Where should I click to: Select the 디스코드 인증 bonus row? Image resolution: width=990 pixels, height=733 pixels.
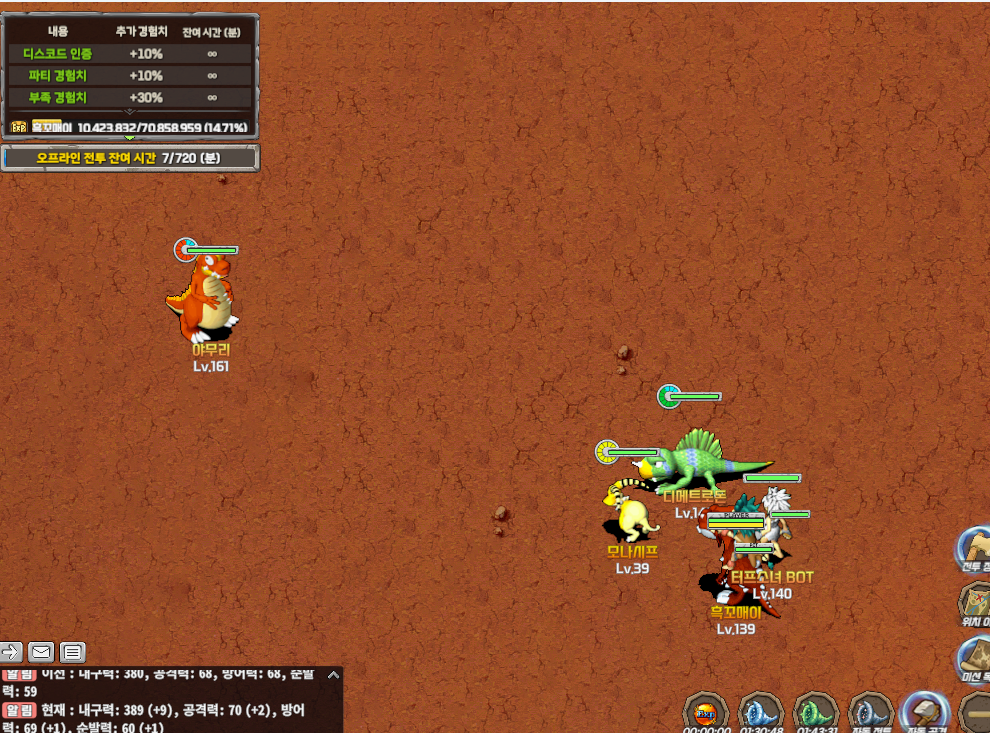130,54
